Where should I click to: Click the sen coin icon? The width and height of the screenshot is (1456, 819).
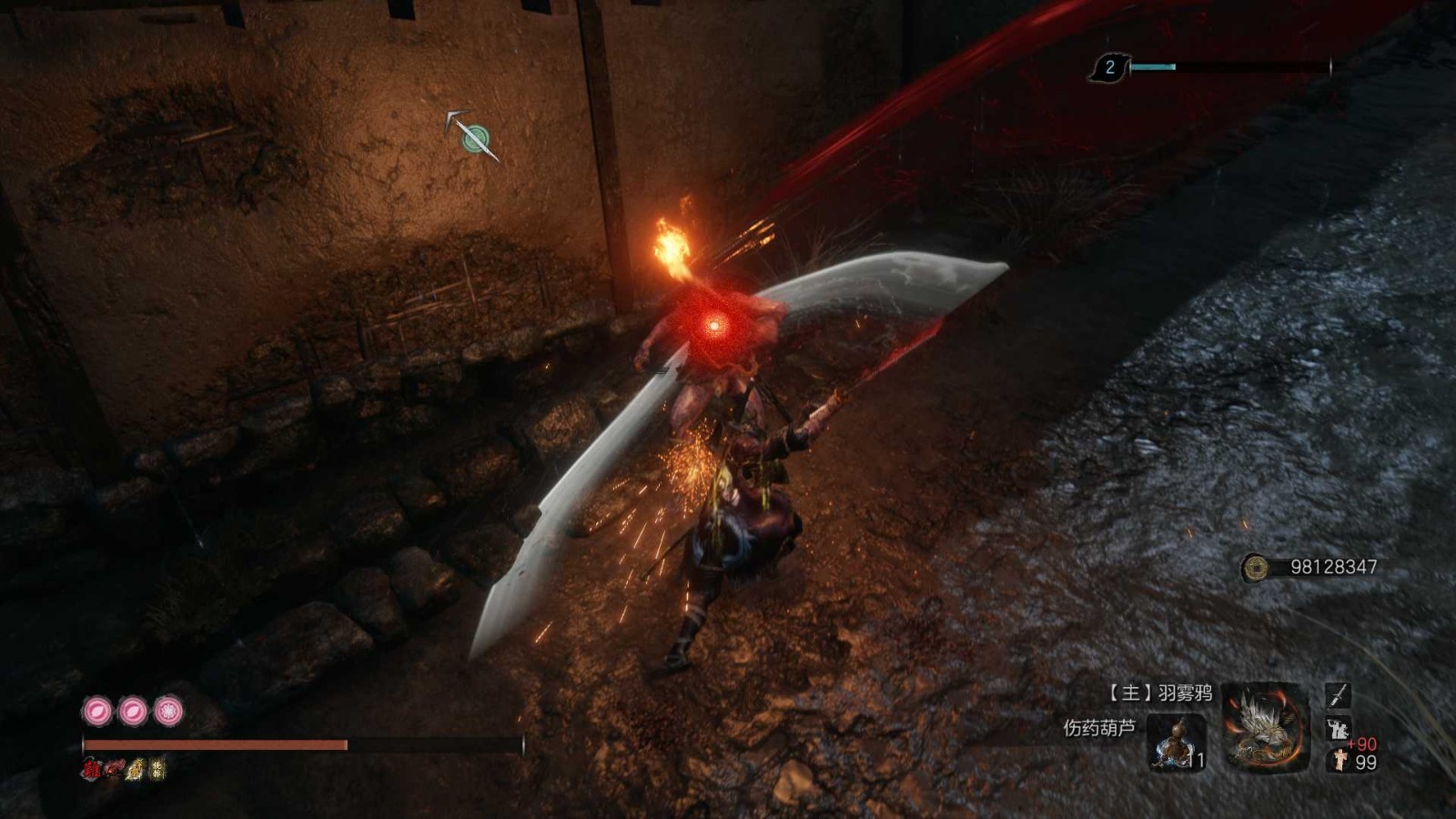(x=1256, y=568)
